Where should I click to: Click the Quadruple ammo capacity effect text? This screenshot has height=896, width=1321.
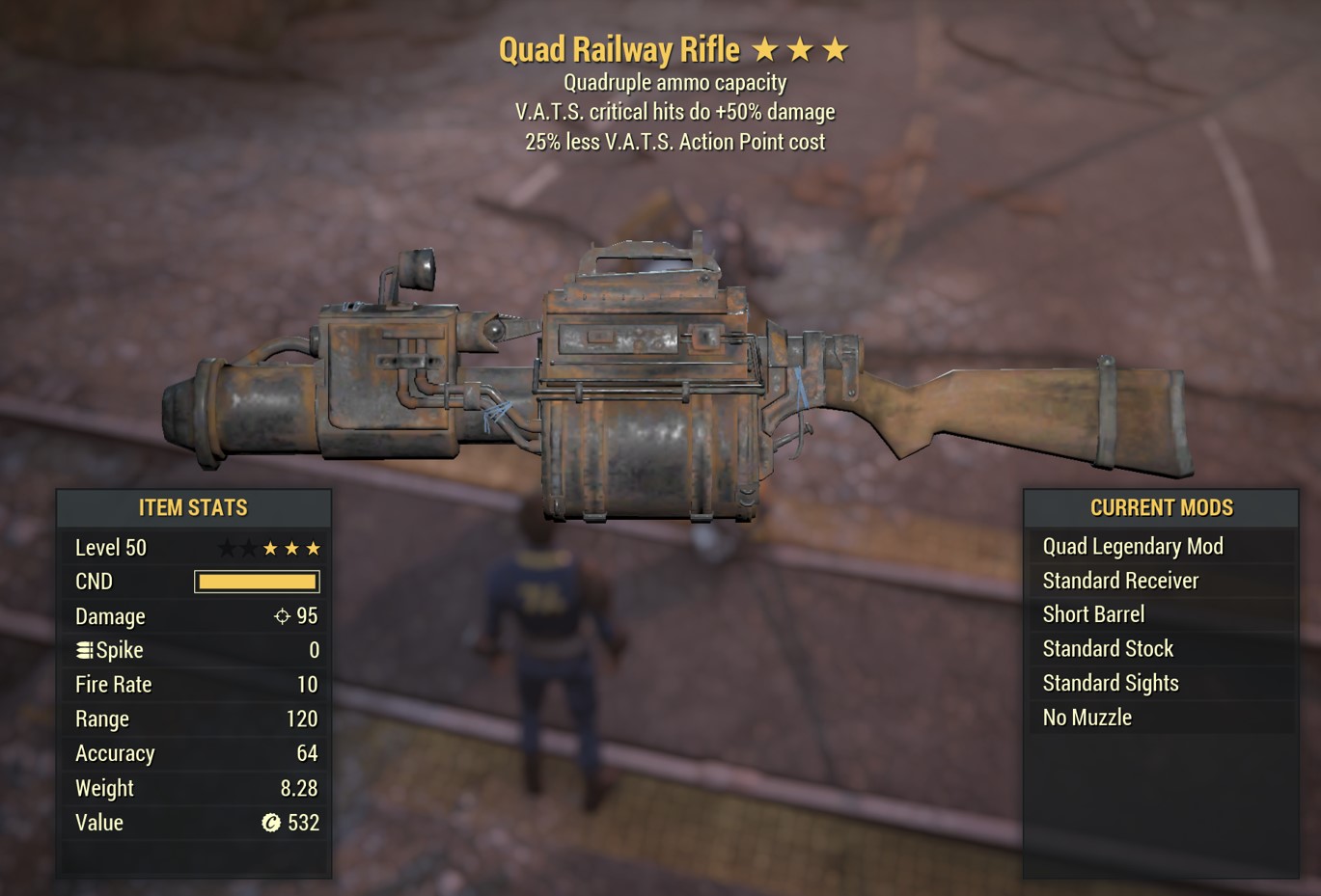click(675, 83)
